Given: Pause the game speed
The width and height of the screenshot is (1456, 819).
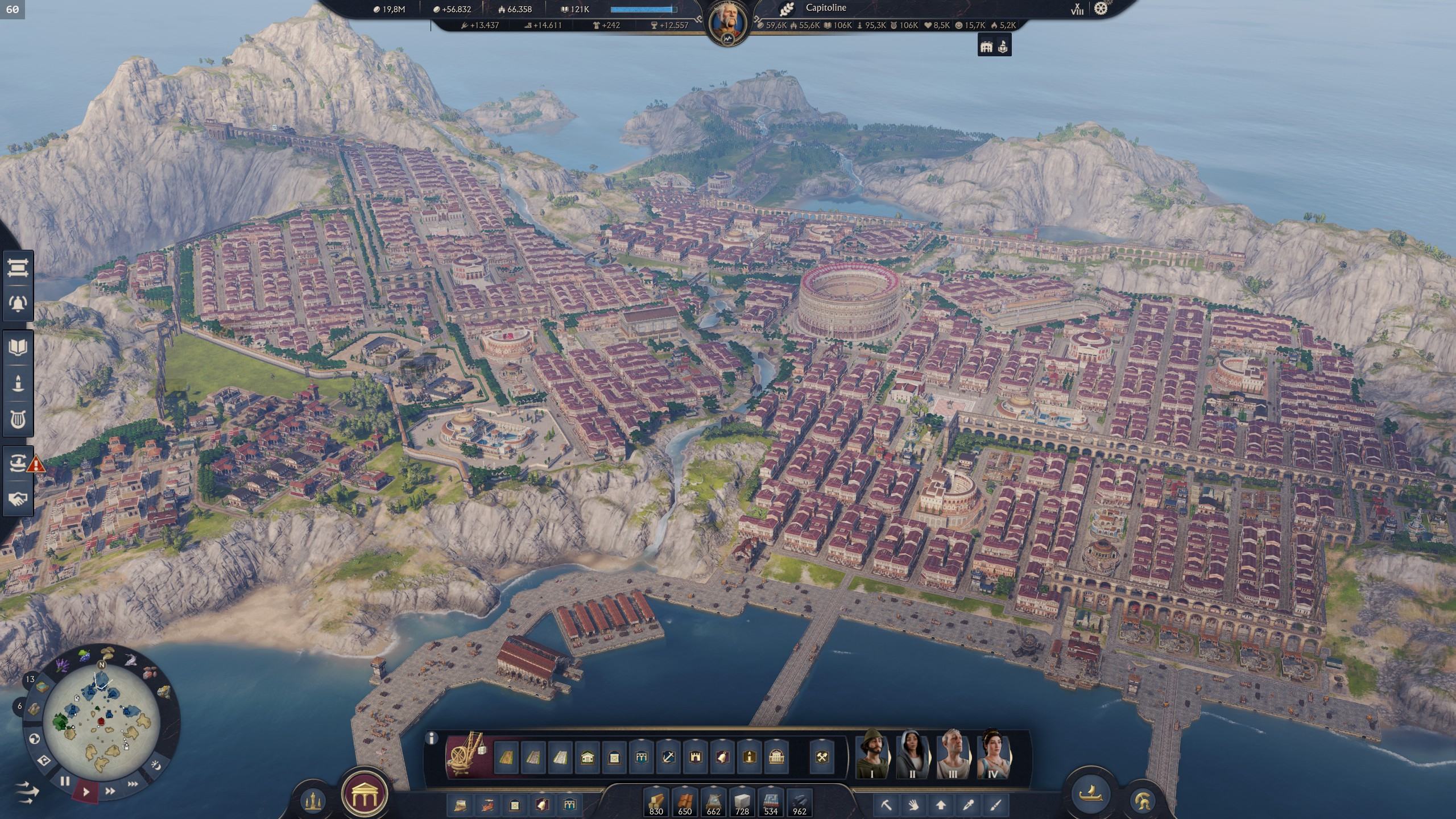Looking at the screenshot, I should click(x=65, y=781).
